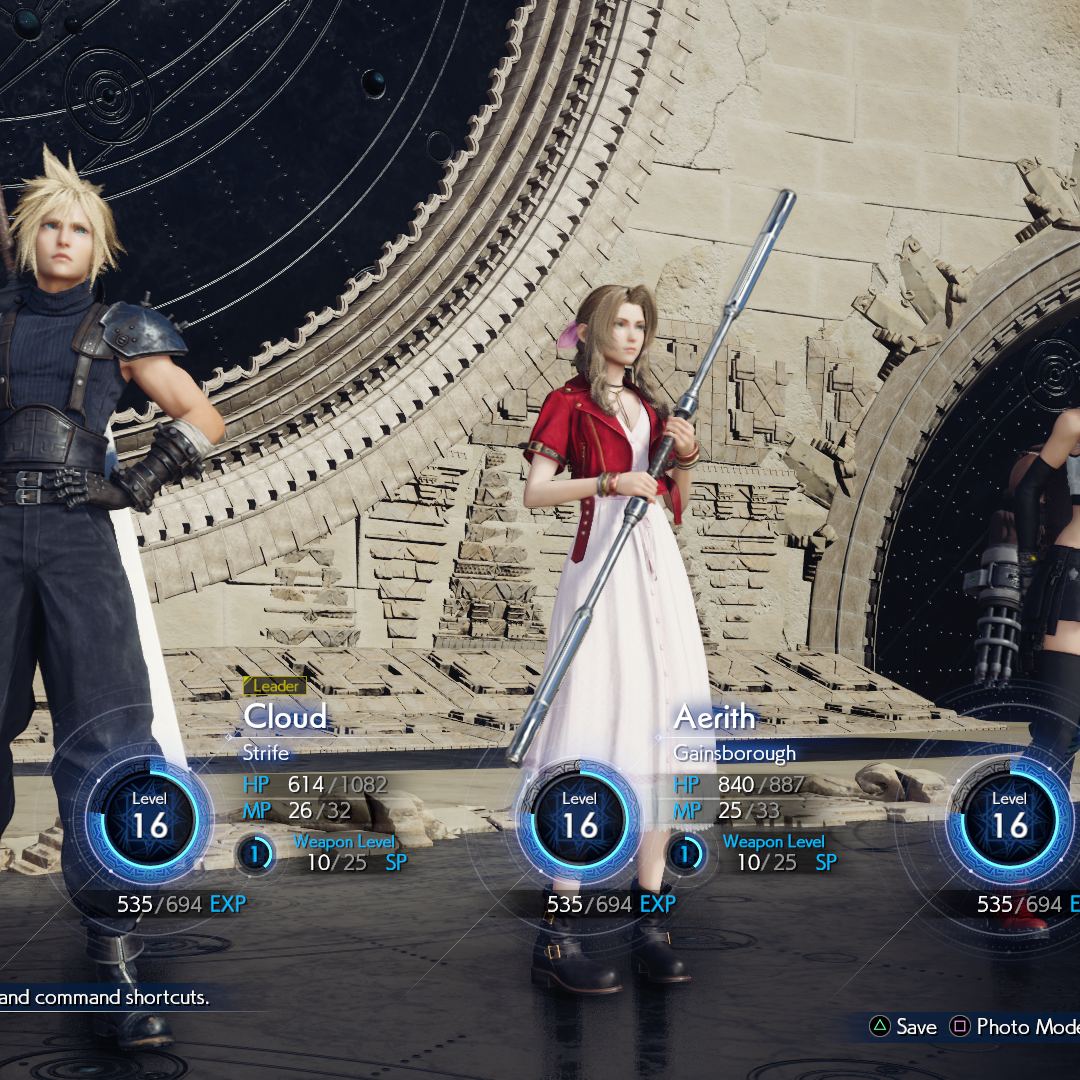Screen dimensions: 1080x1080
Task: Open Cloud's Weapon Level circle icon
Action: [x=256, y=855]
